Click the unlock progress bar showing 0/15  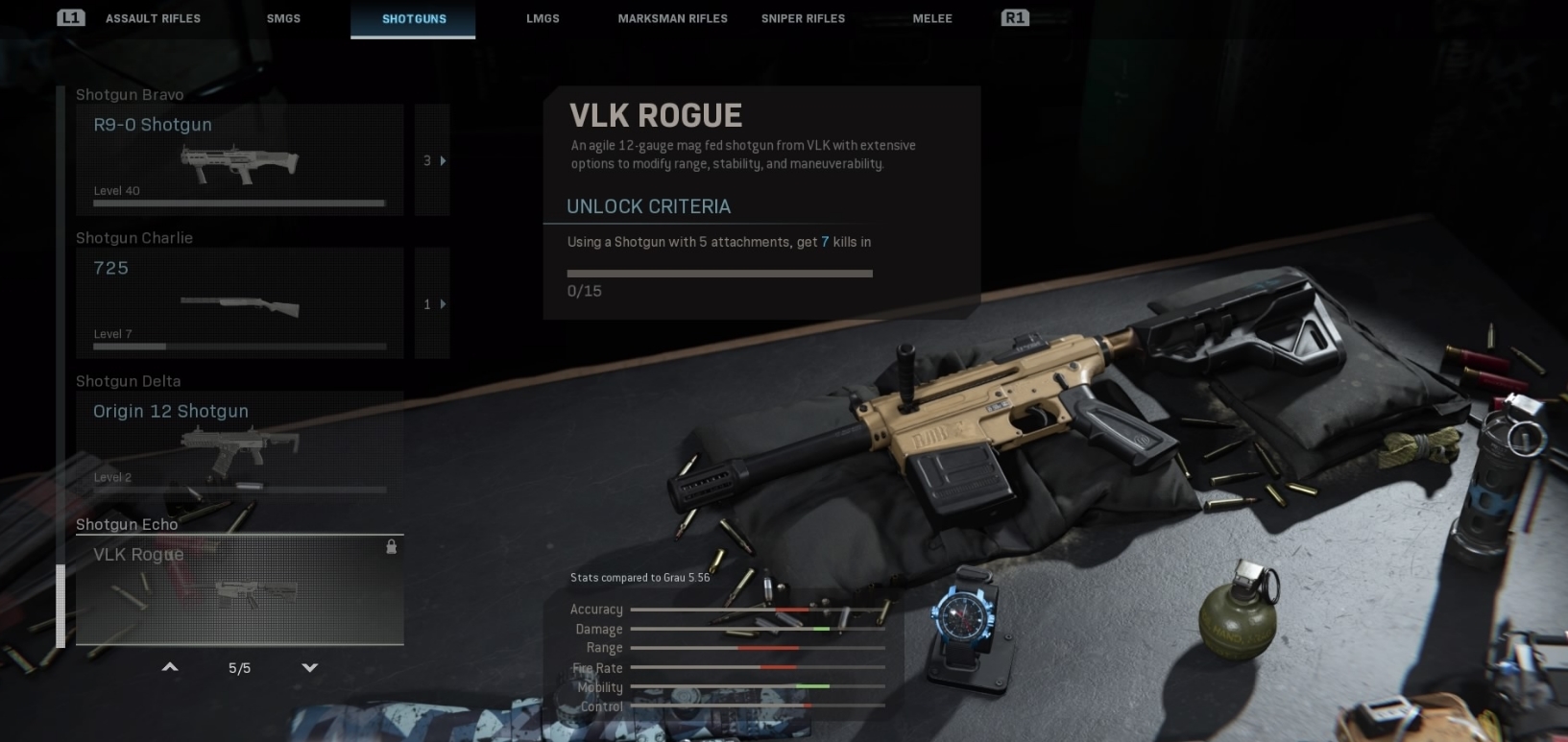(719, 274)
